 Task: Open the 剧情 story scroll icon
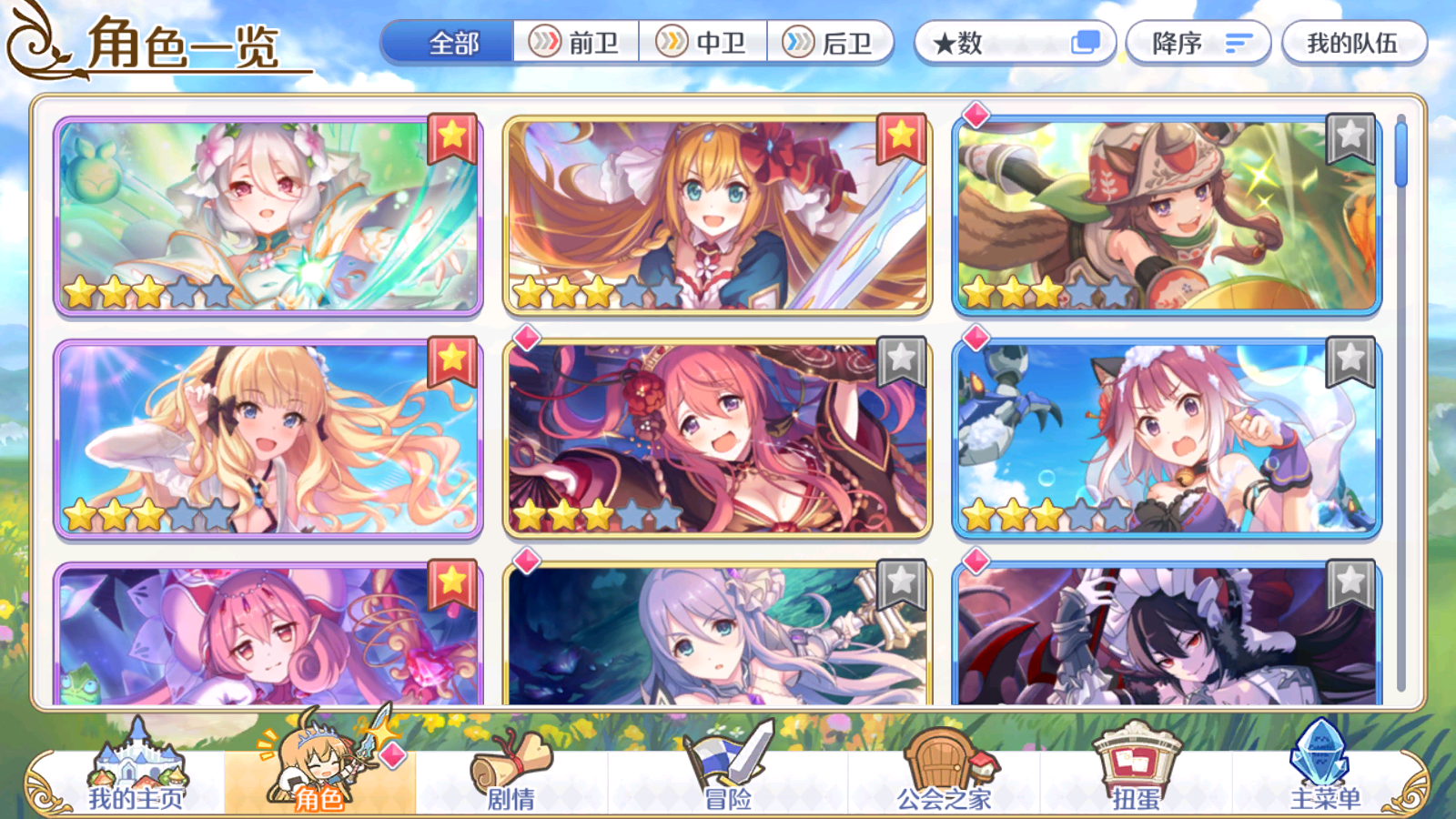point(510,764)
